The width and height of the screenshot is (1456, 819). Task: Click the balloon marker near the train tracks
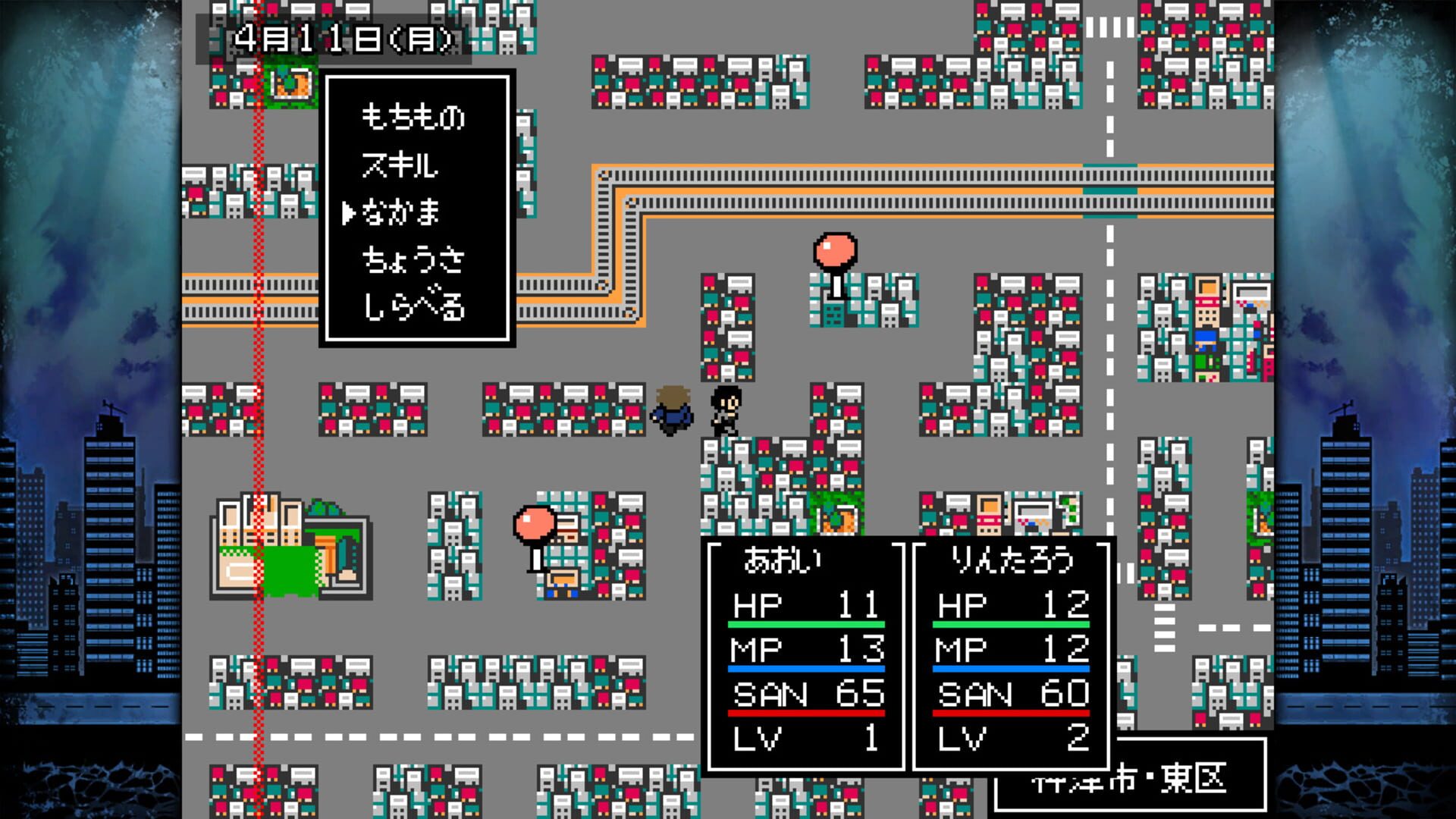click(x=834, y=250)
